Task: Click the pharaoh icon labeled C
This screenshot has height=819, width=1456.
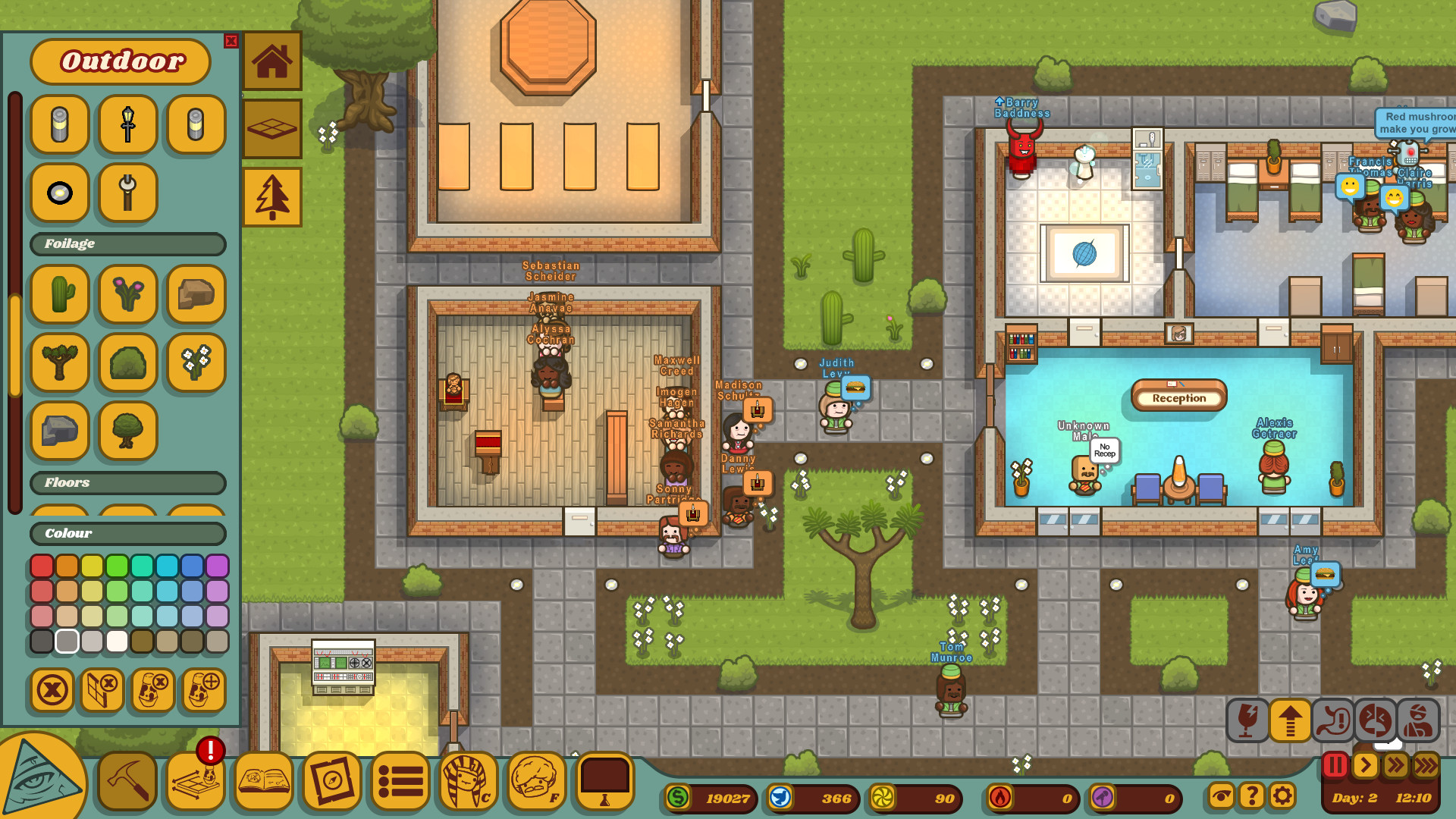Action: [468, 782]
